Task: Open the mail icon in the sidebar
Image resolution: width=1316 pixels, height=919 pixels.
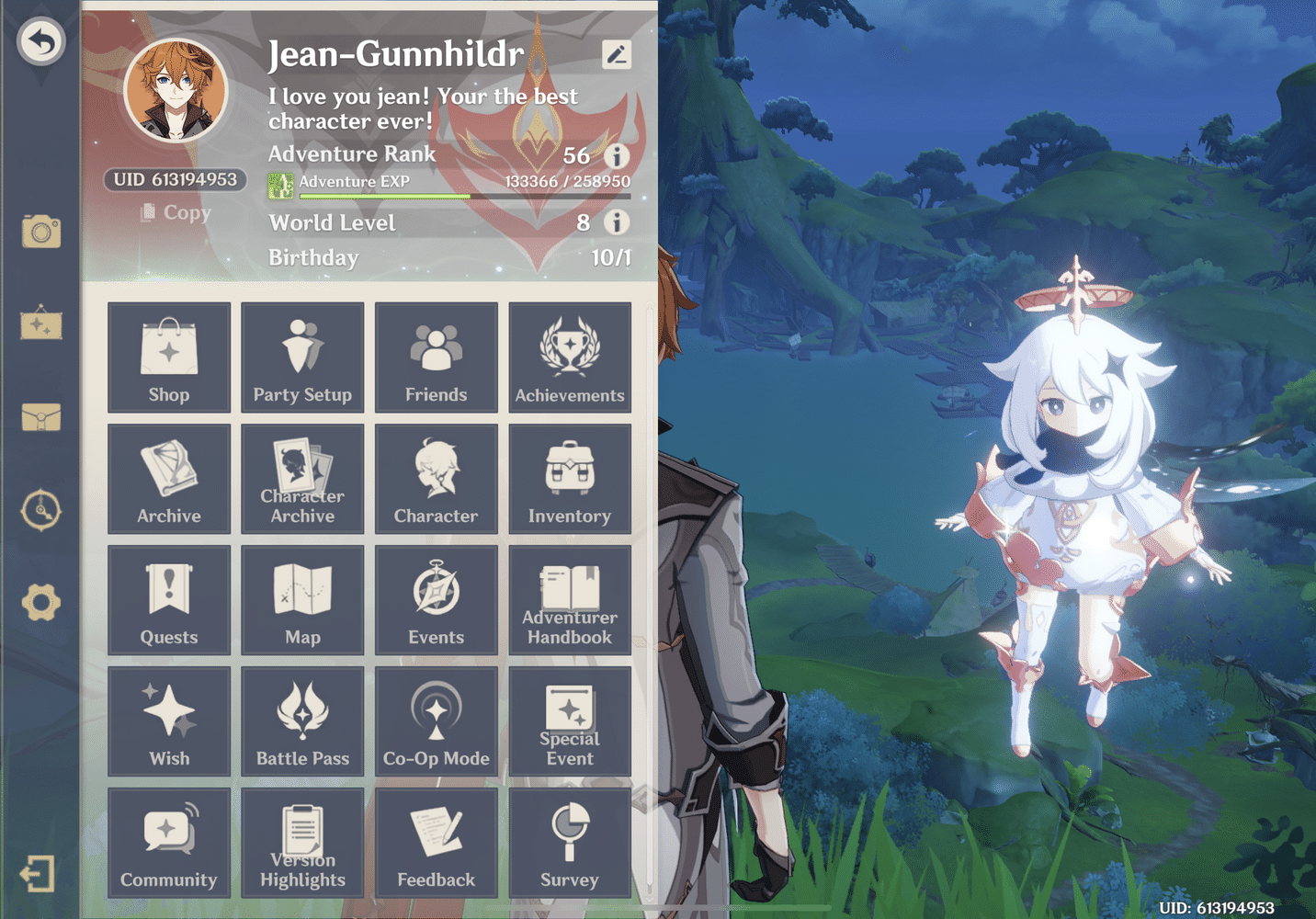Action: click(40, 418)
